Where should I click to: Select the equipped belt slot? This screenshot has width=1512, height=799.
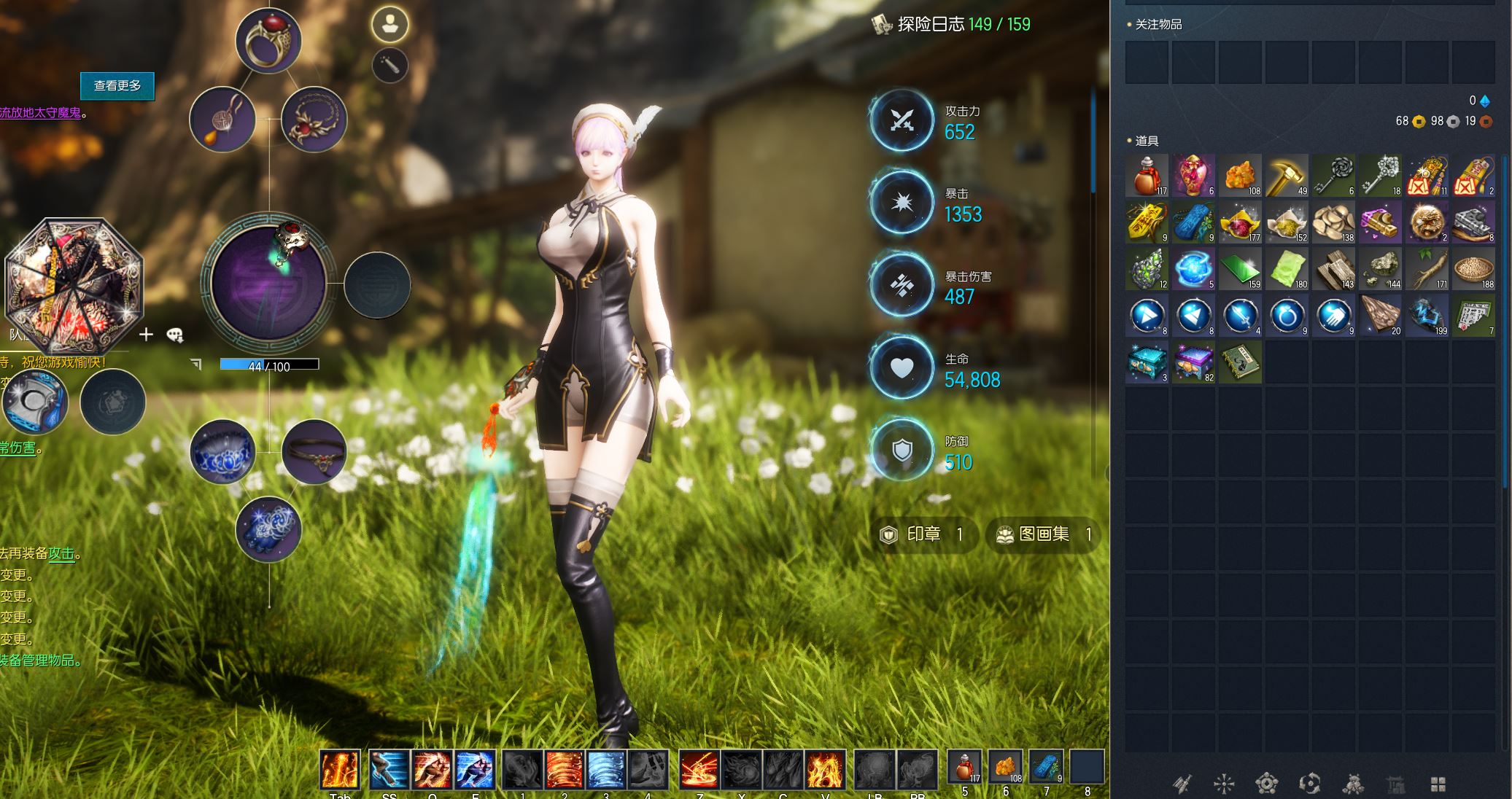click(314, 452)
